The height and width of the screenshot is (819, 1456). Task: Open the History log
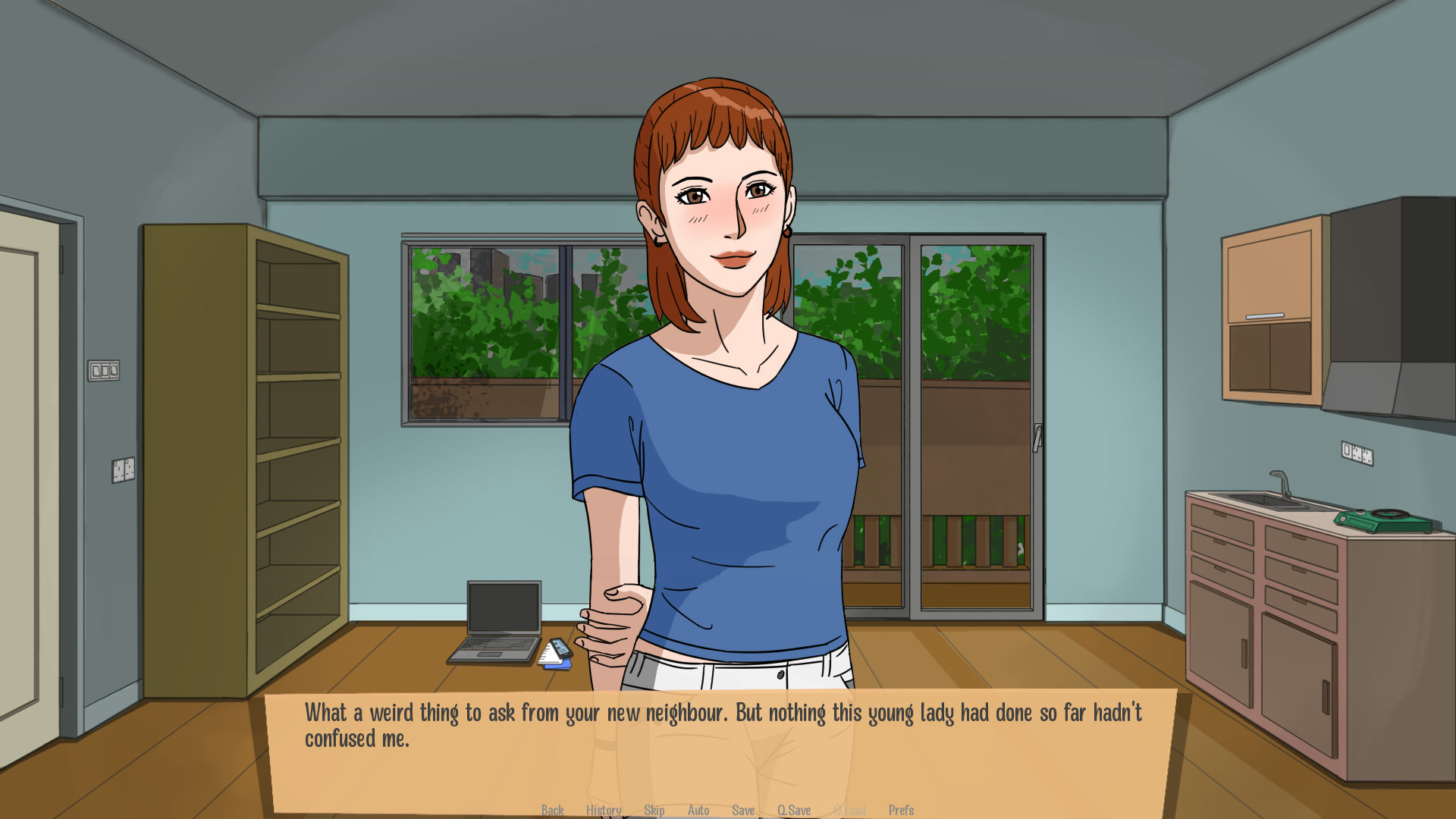point(603,809)
